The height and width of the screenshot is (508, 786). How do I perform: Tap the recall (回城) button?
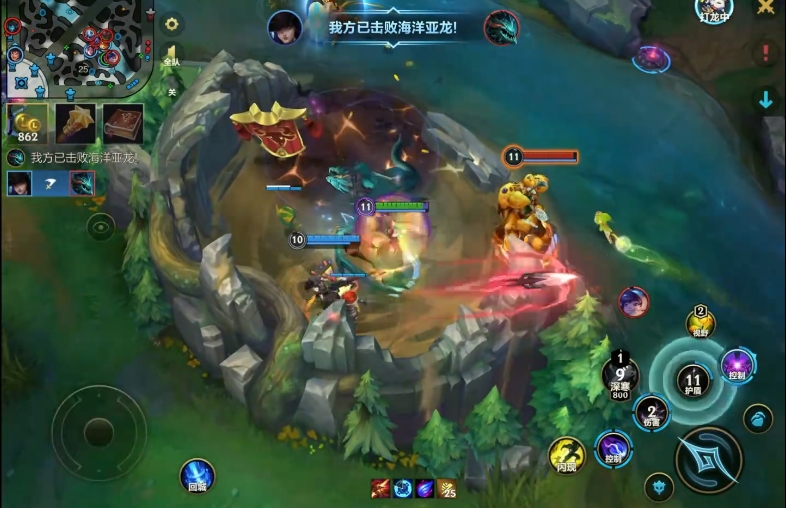[x=196, y=475]
